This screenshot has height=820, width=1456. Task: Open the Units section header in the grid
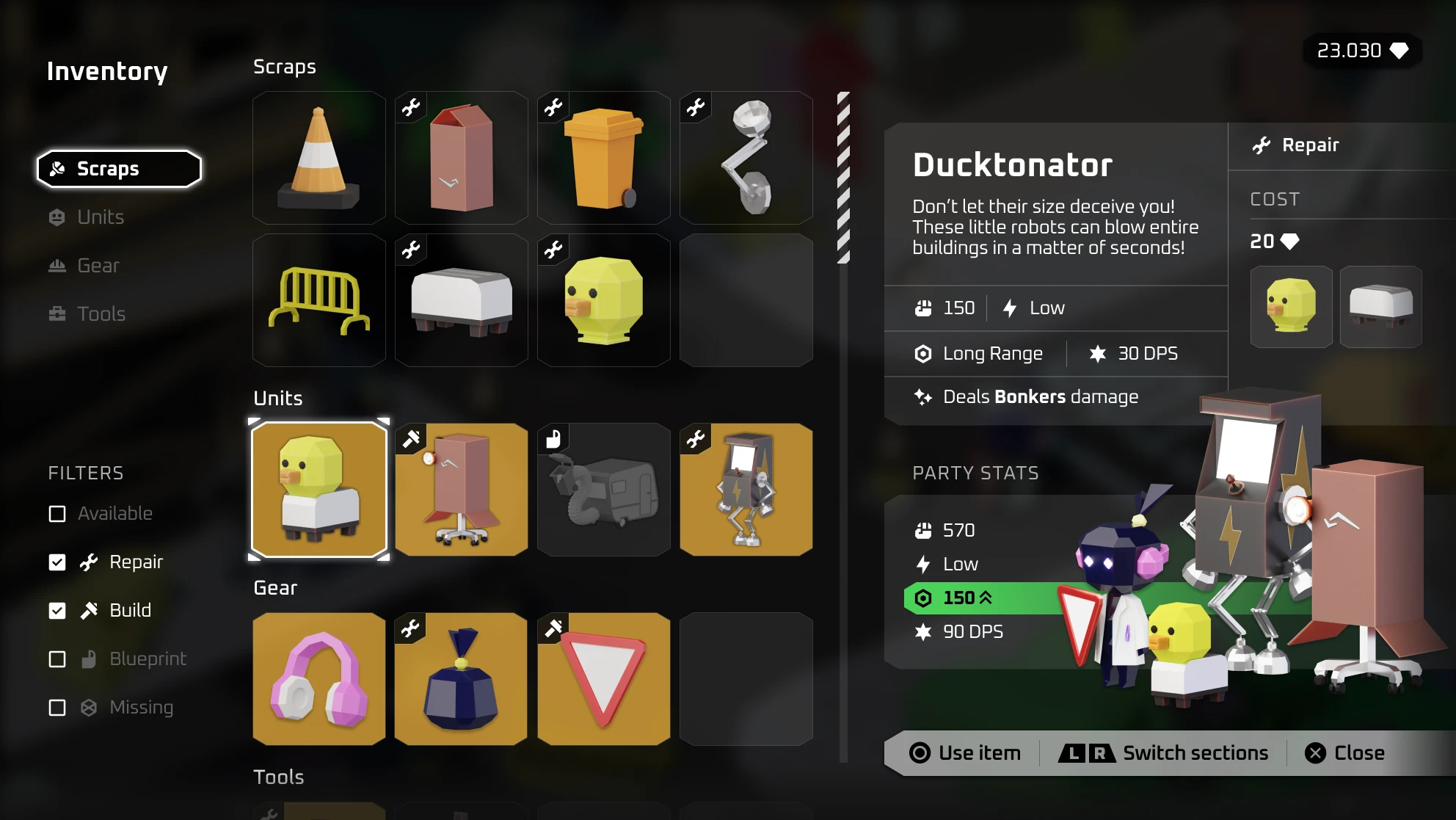coord(277,398)
